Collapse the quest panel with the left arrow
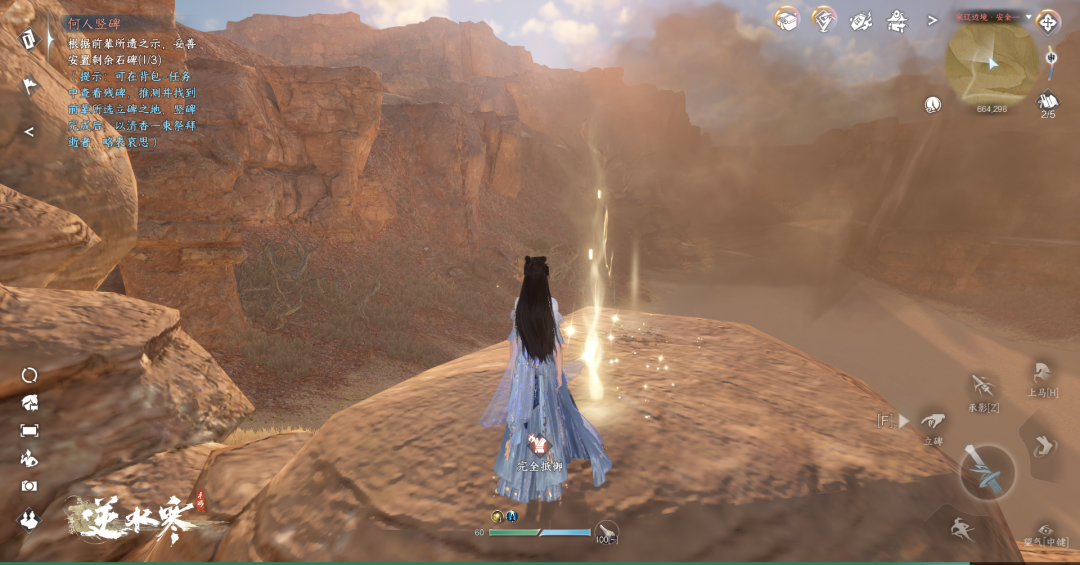This screenshot has width=1080, height=565. pos(29,131)
